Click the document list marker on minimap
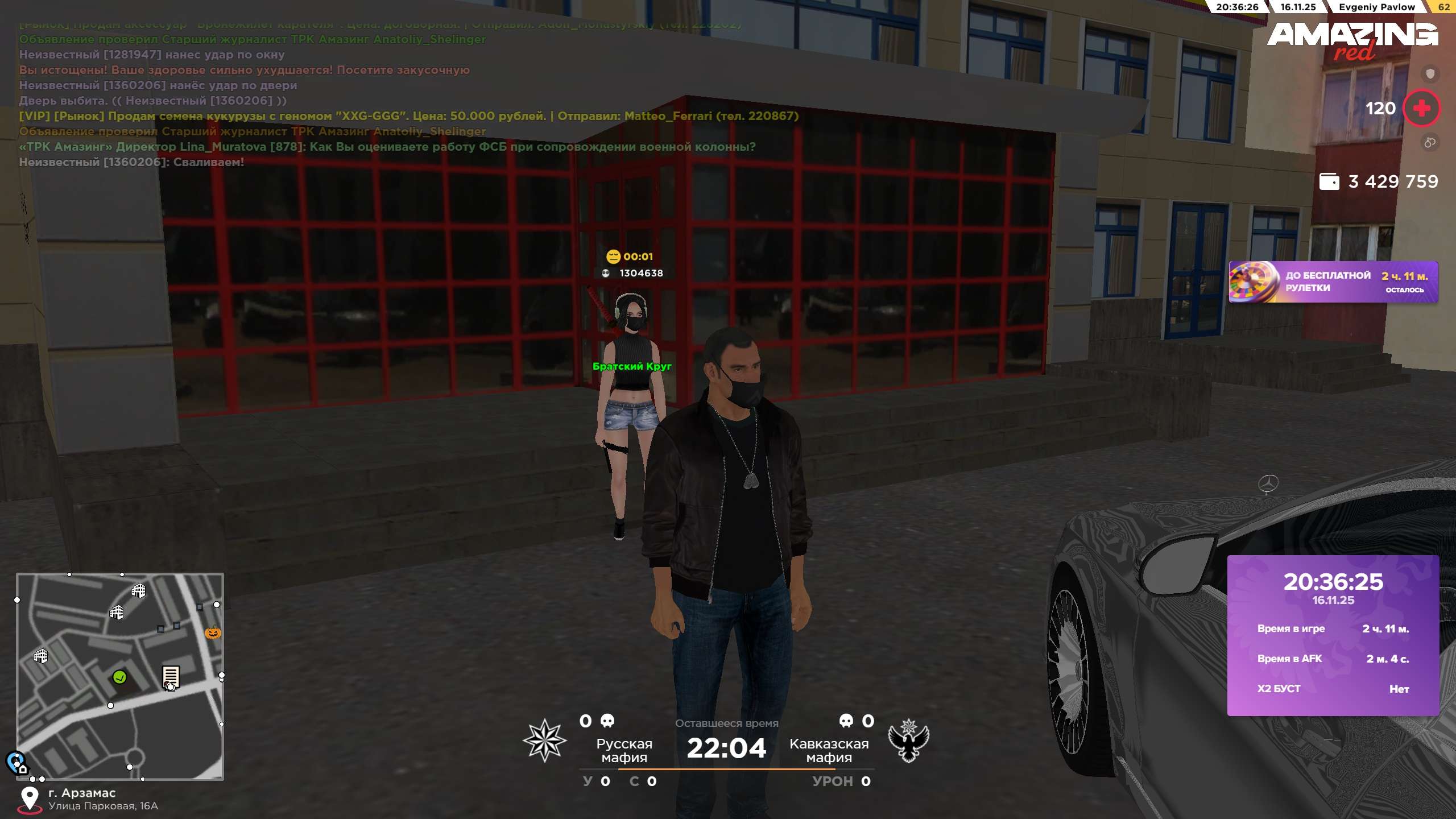1456x819 pixels. coord(171,677)
